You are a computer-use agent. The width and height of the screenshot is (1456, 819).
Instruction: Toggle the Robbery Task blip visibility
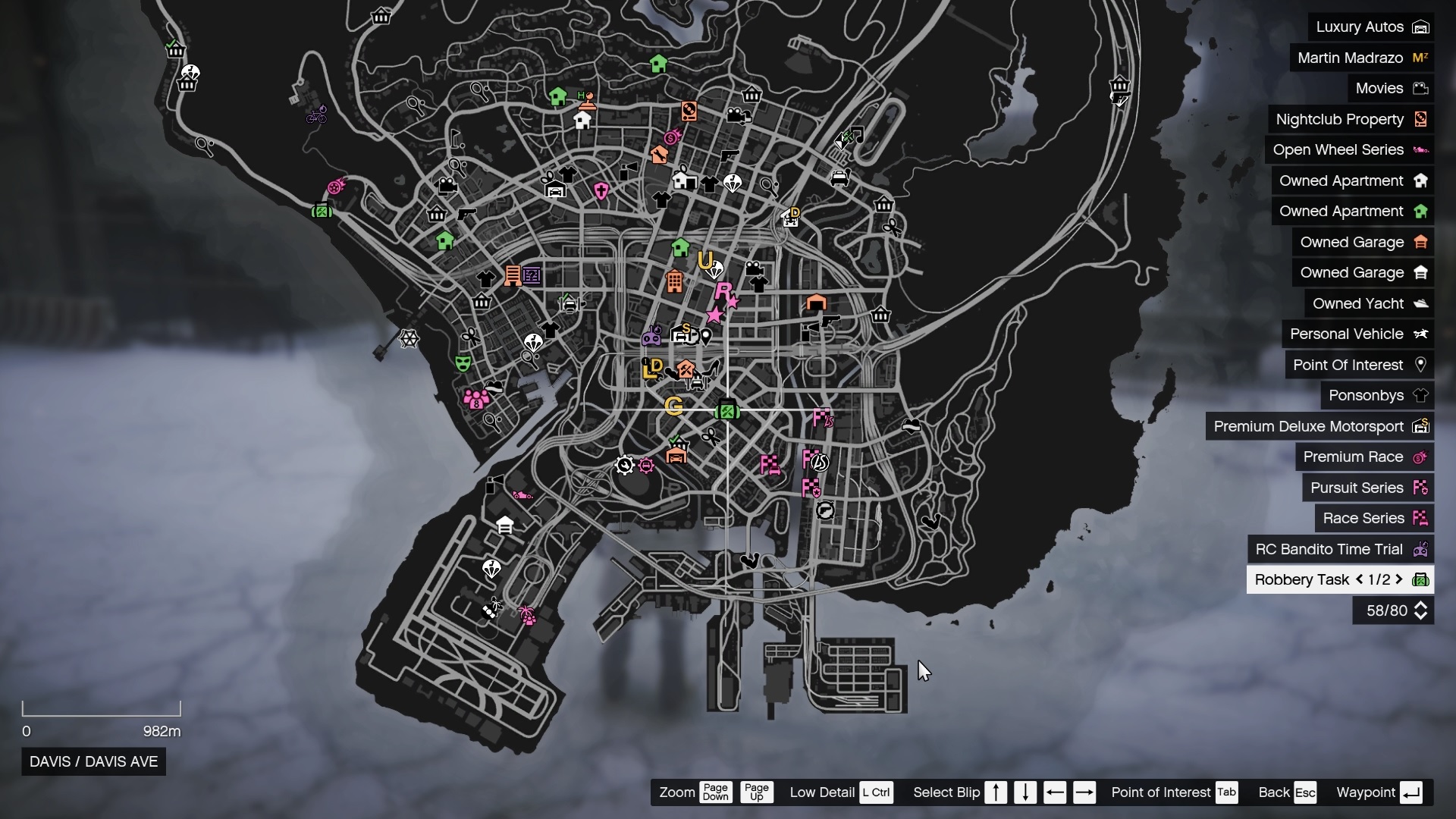pyautogui.click(x=1422, y=579)
